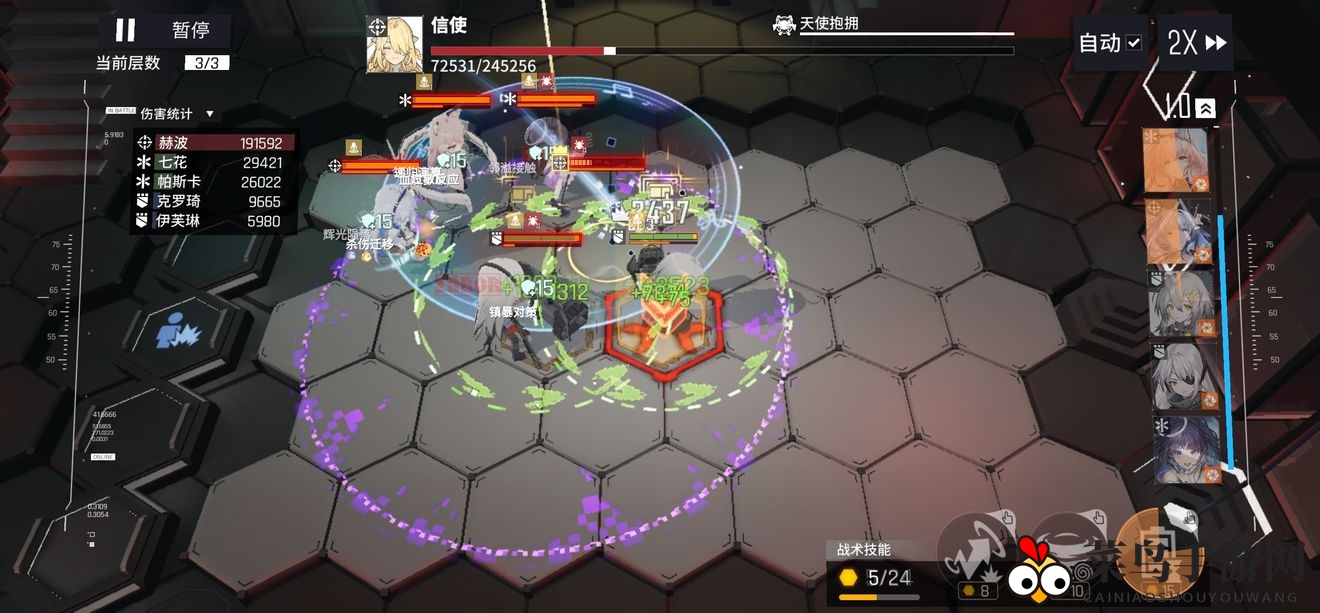Activate the vortex tactical skill costing 10

(x=1067, y=548)
